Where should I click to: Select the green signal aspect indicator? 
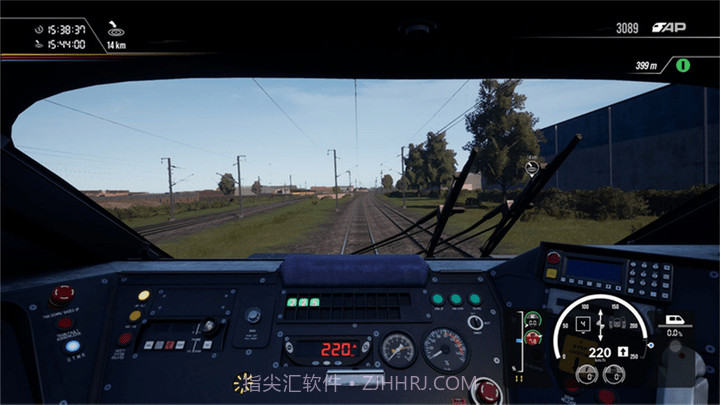(x=685, y=65)
